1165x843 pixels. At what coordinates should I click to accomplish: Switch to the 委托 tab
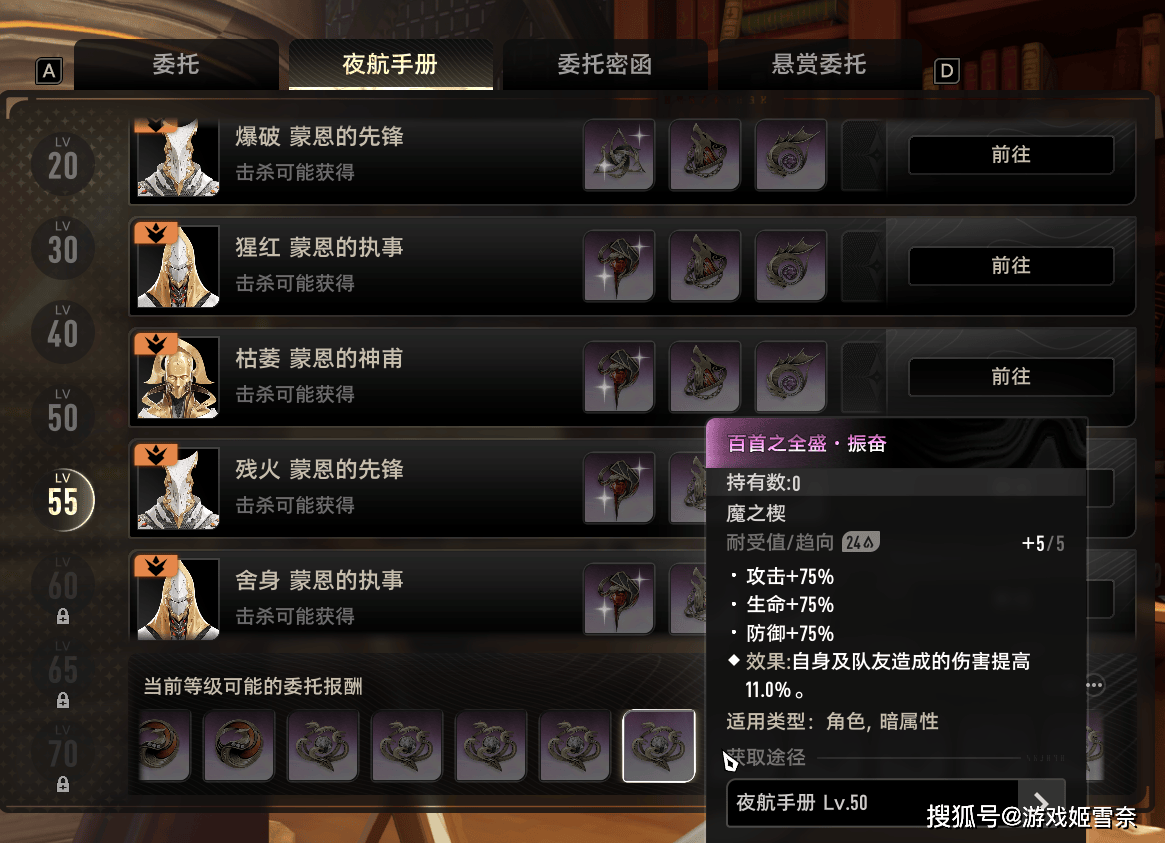[x=176, y=66]
